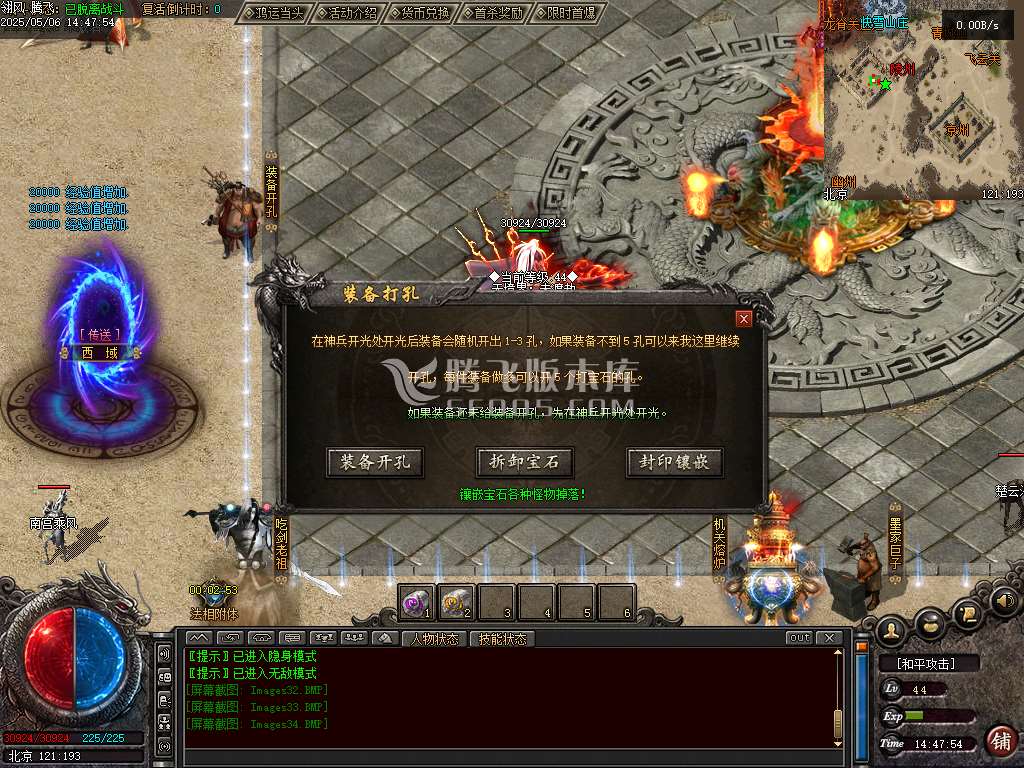Open the 限时首爆 menu
This screenshot has width=1024, height=768.
tap(567, 13)
